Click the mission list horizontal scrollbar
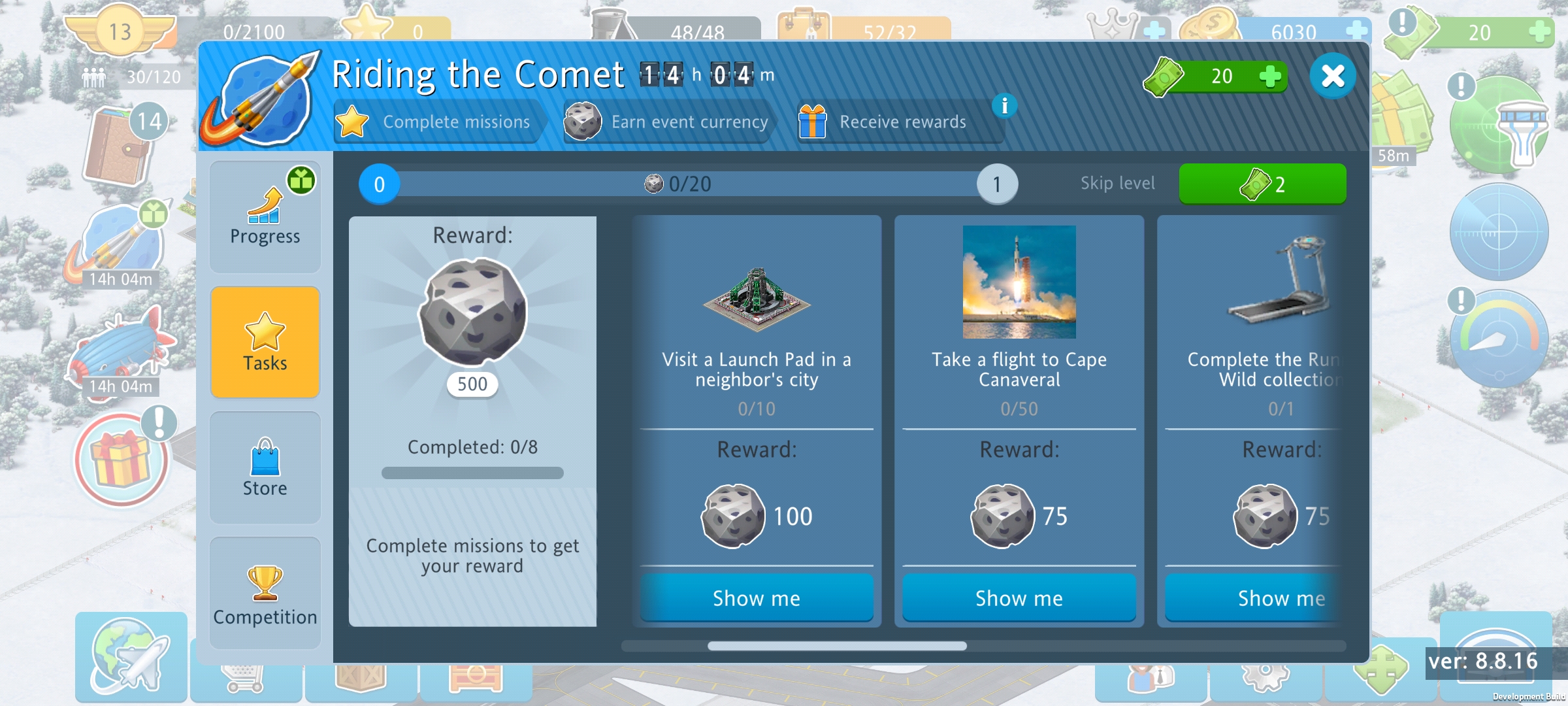The height and width of the screenshot is (706, 1568). pos(836,646)
